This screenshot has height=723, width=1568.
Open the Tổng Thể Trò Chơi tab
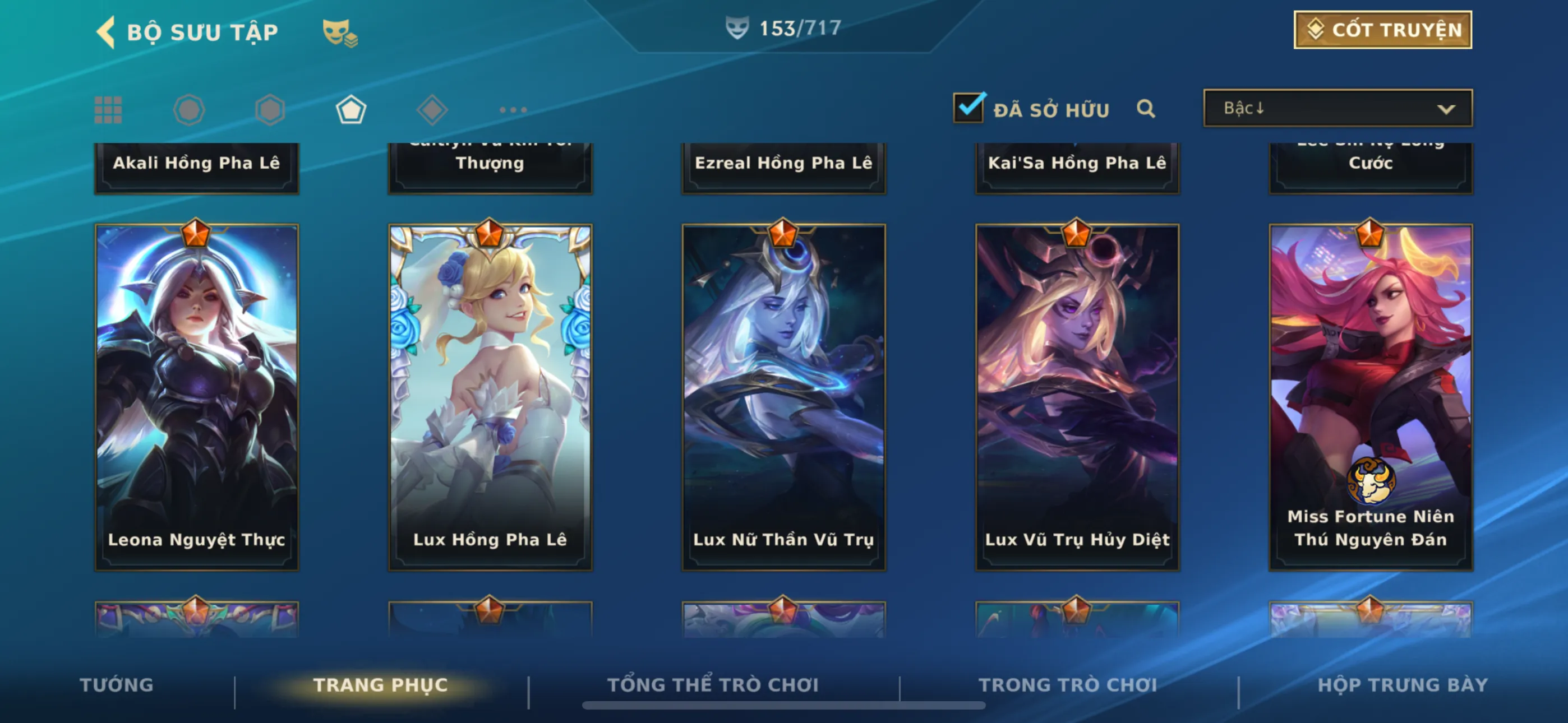713,685
